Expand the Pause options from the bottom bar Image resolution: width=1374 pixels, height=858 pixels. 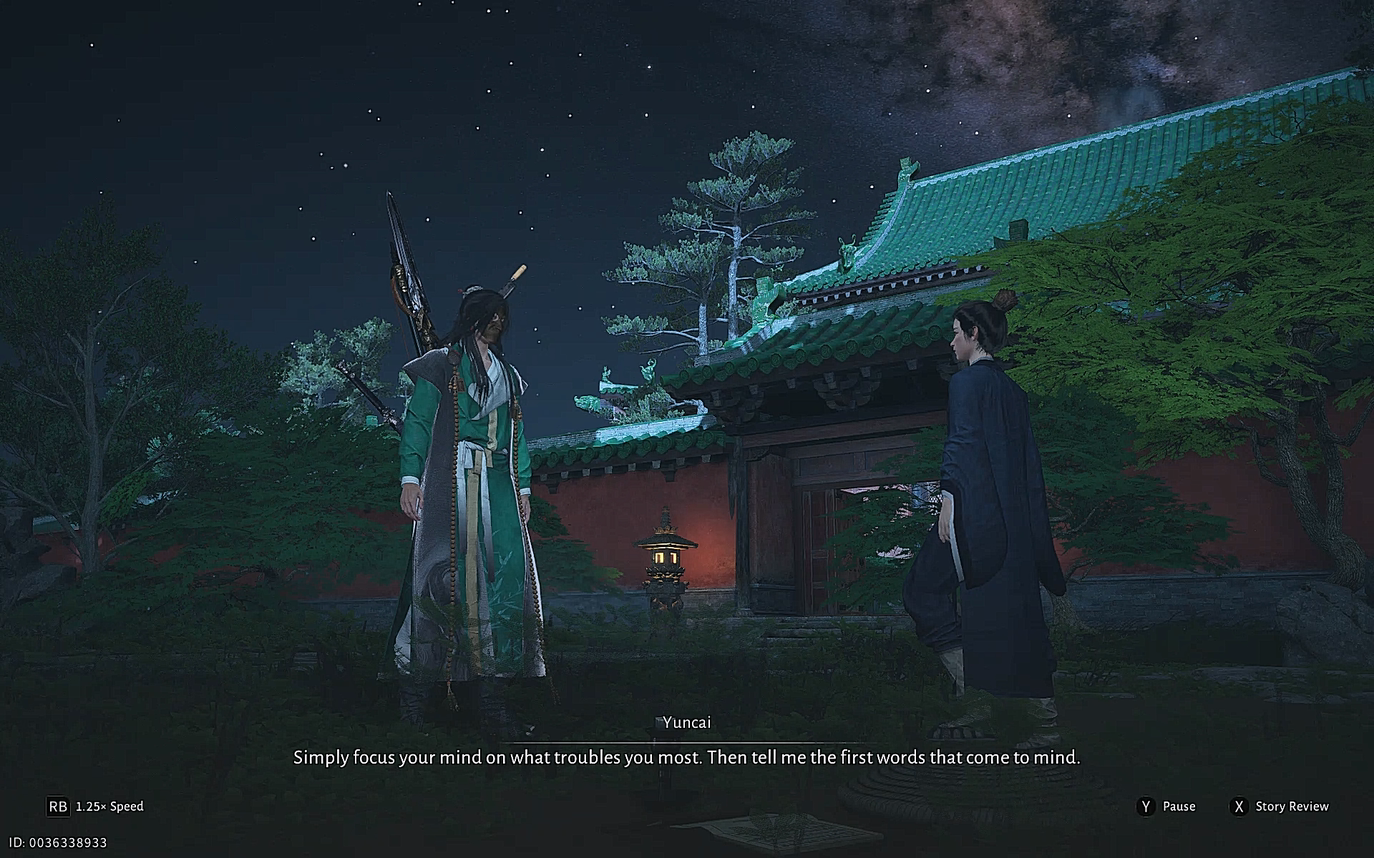point(1180,806)
